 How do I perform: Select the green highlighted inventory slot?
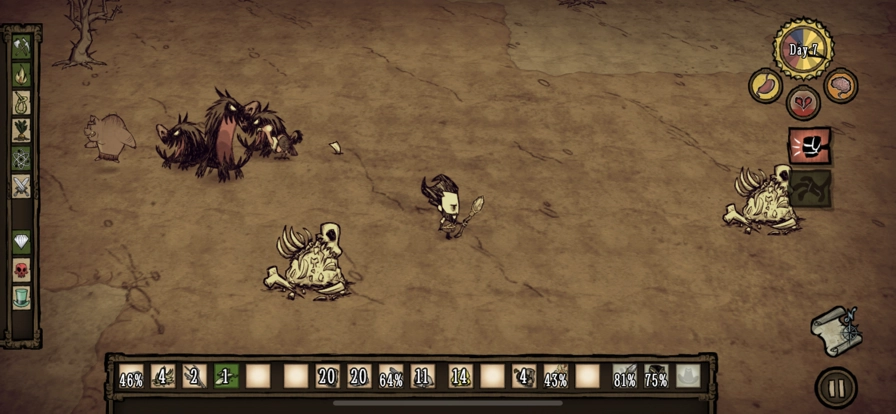(x=226, y=376)
